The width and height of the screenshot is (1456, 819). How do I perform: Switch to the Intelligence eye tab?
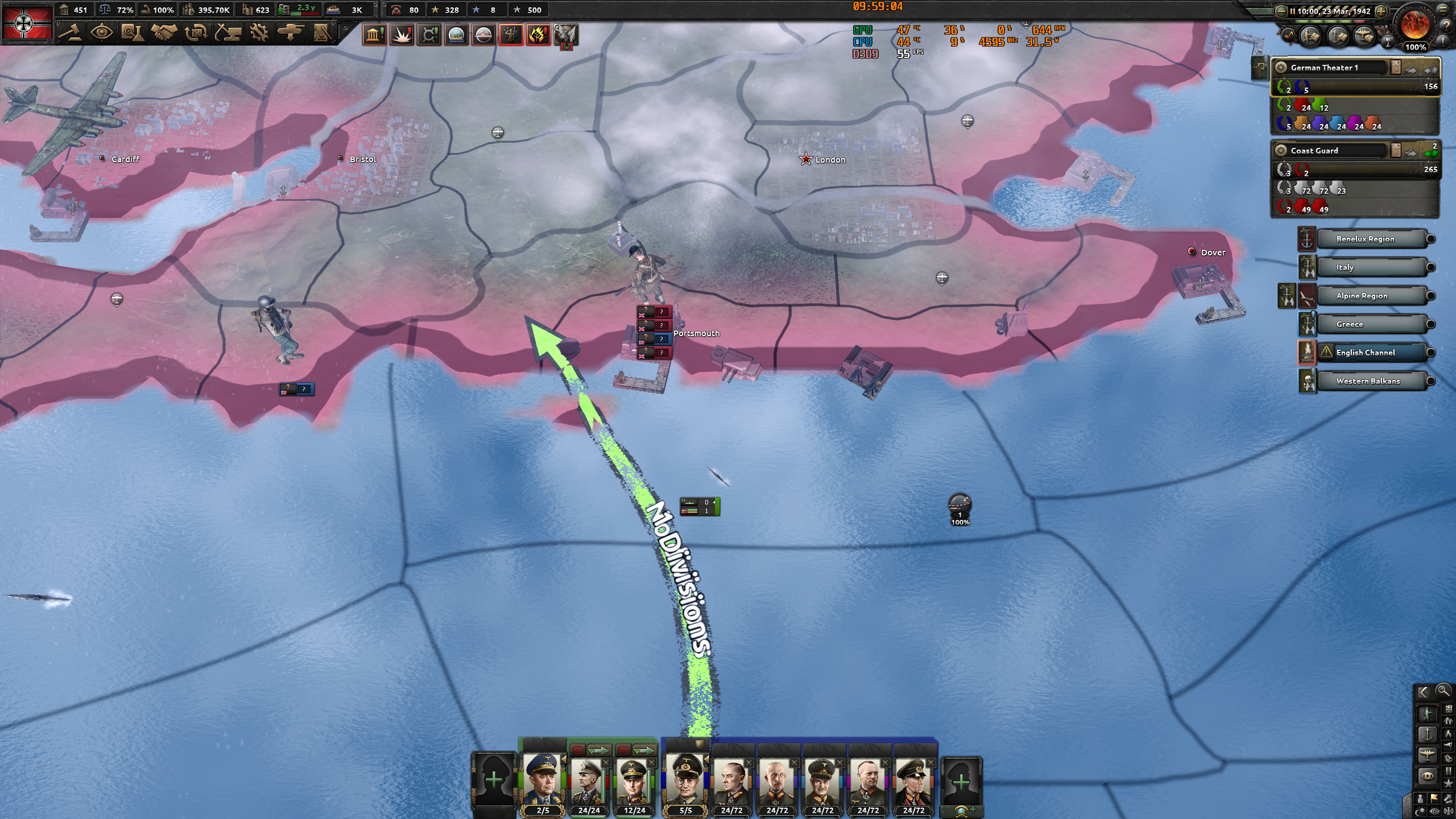[x=101, y=32]
